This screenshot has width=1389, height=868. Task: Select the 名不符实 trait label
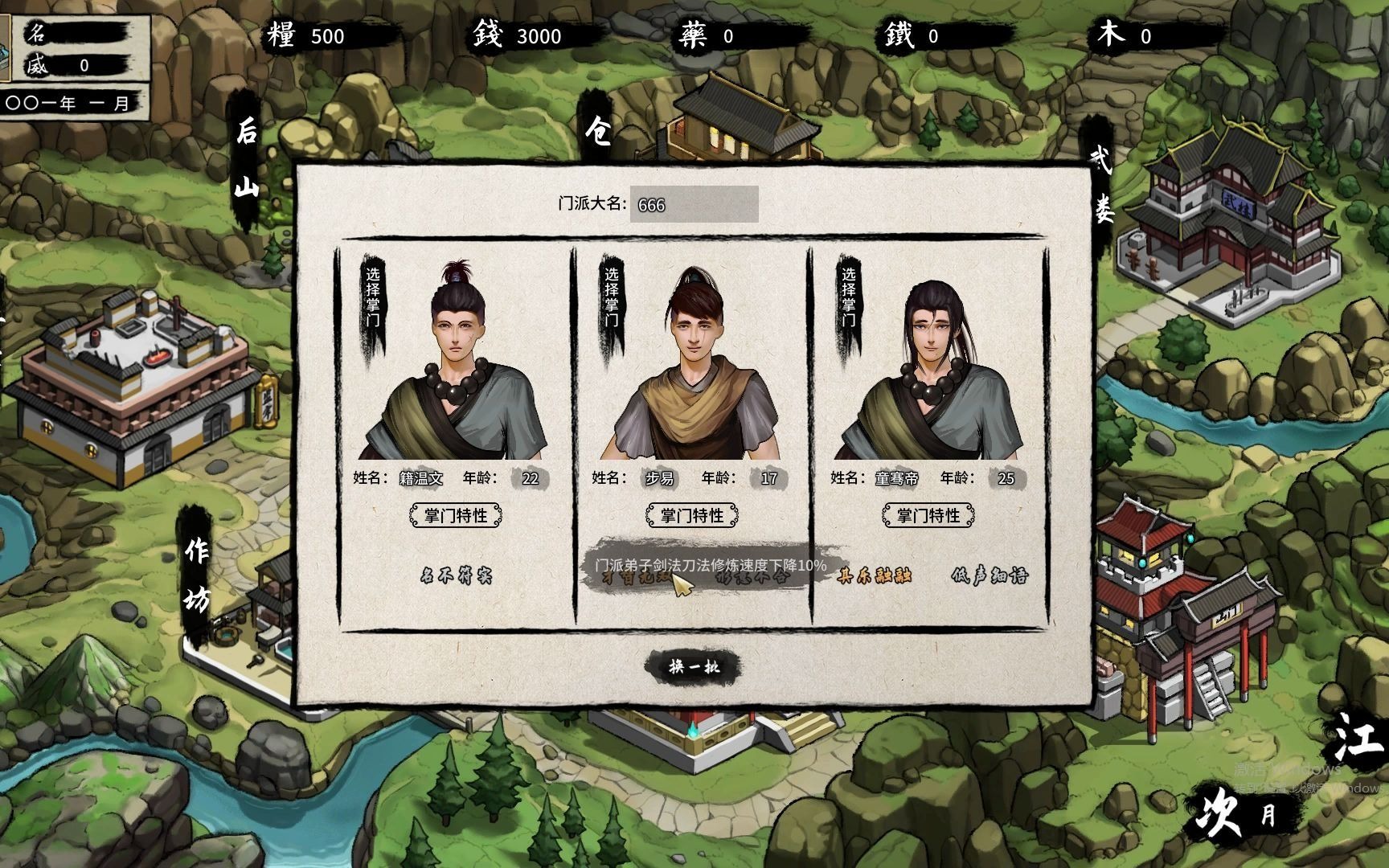tap(456, 575)
